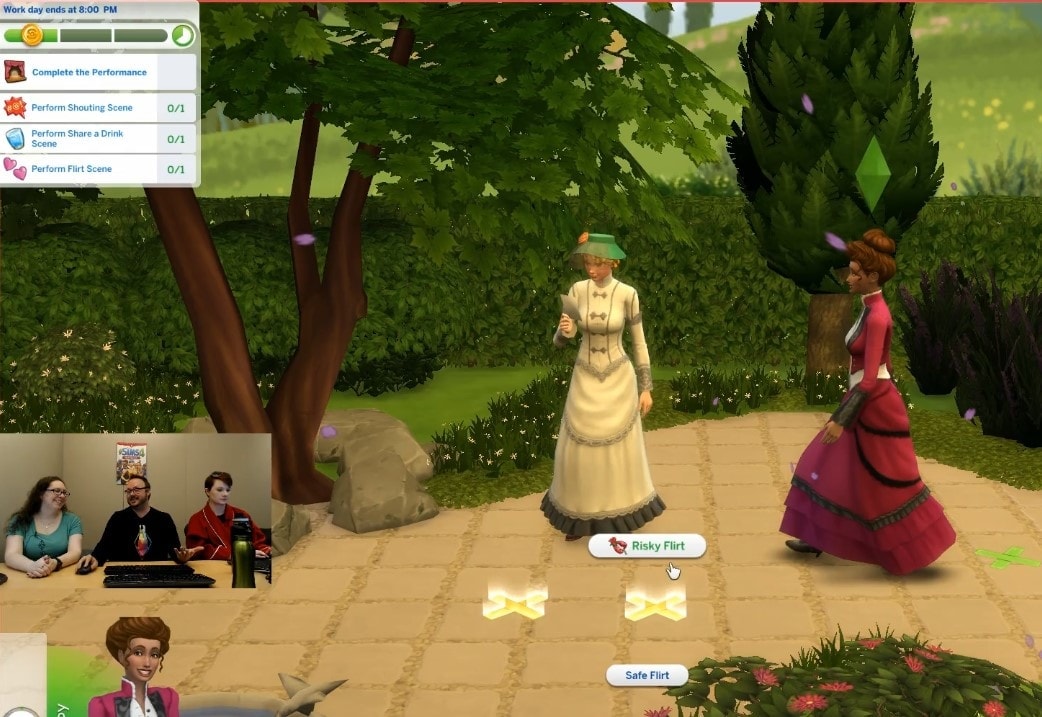Select the Perform Shouting Scene task
This screenshot has height=717, width=1042.
click(82, 108)
